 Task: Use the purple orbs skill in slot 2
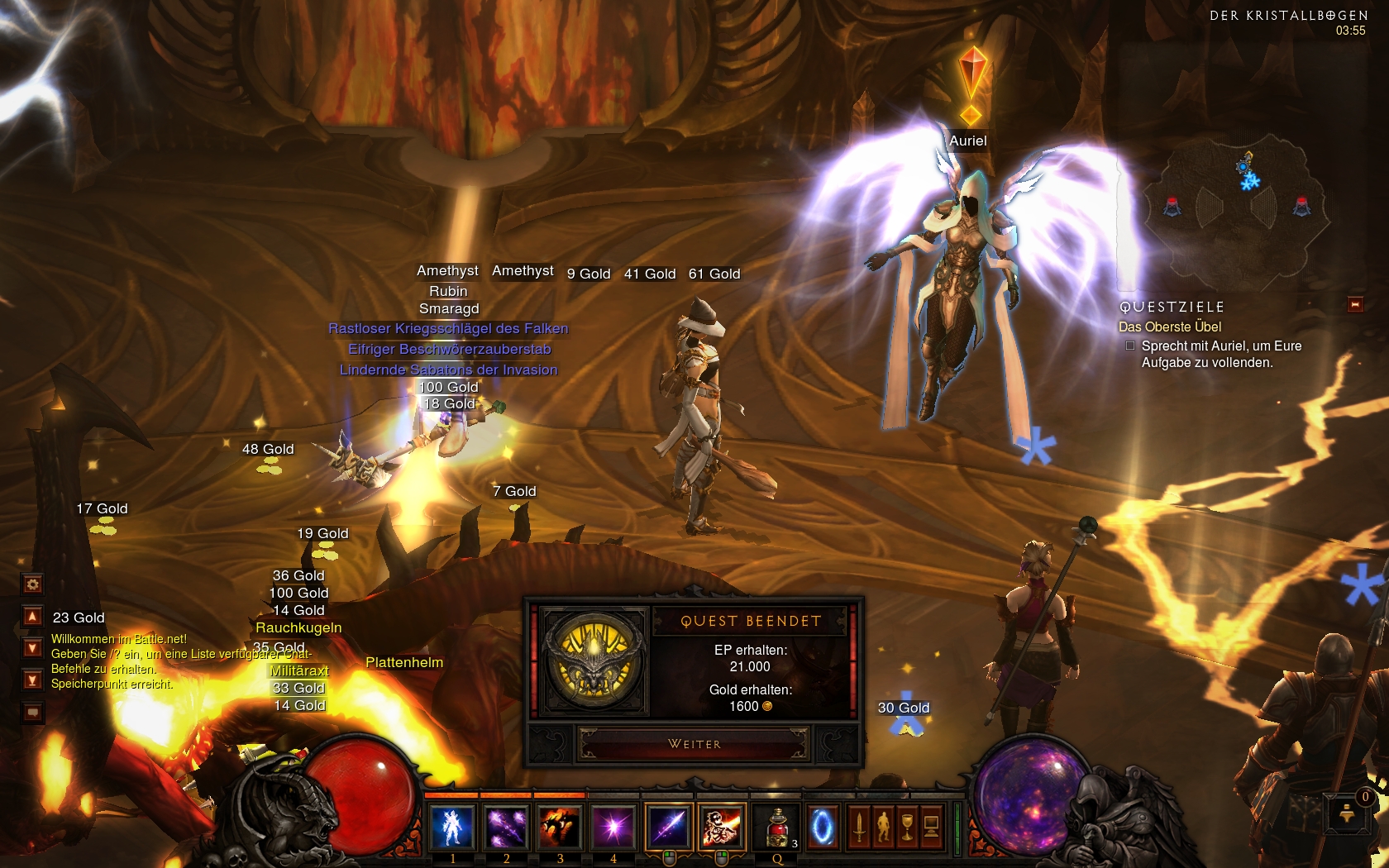pos(506,827)
